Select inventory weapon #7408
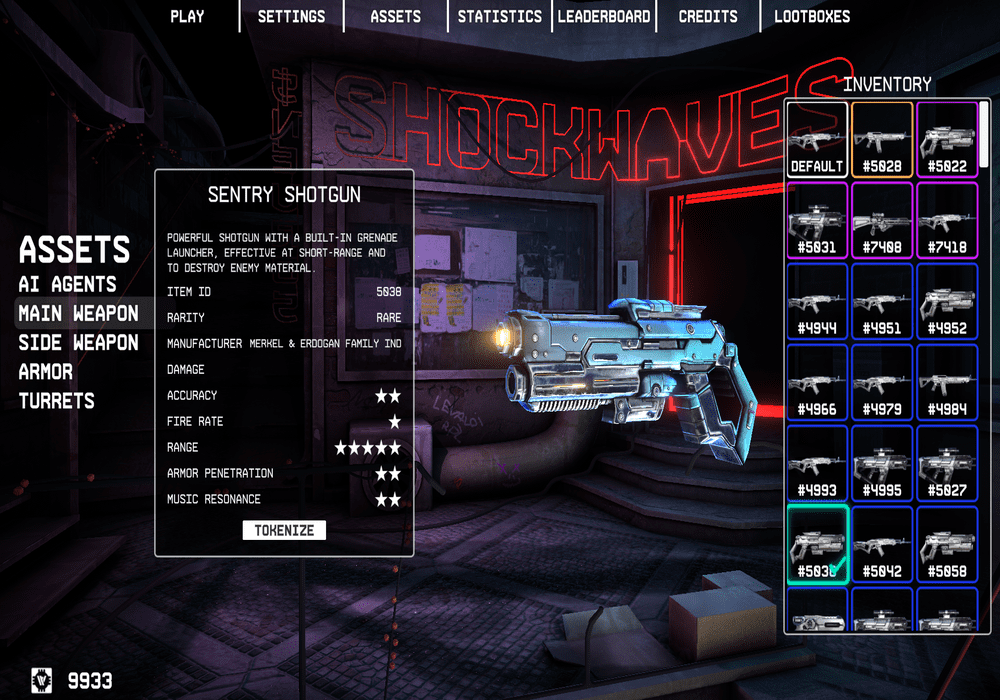Image resolution: width=1000 pixels, height=700 pixels. (x=882, y=220)
